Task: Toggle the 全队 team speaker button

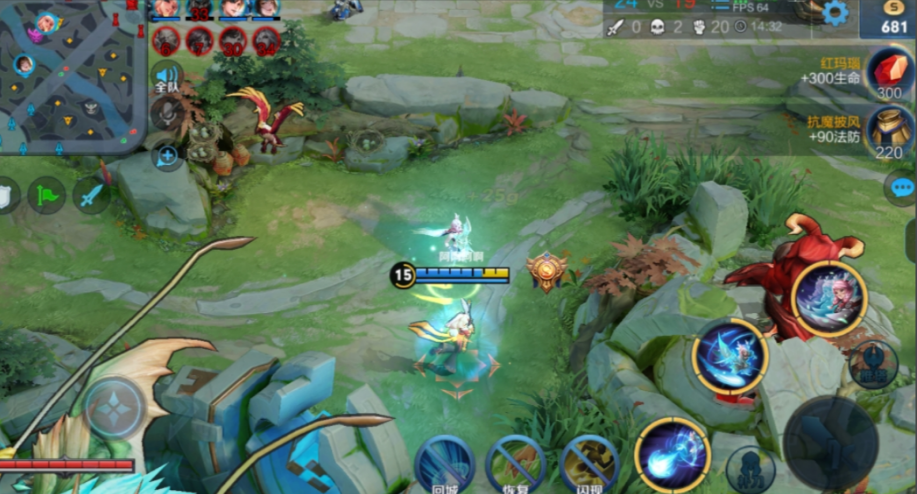Action: coord(166,77)
